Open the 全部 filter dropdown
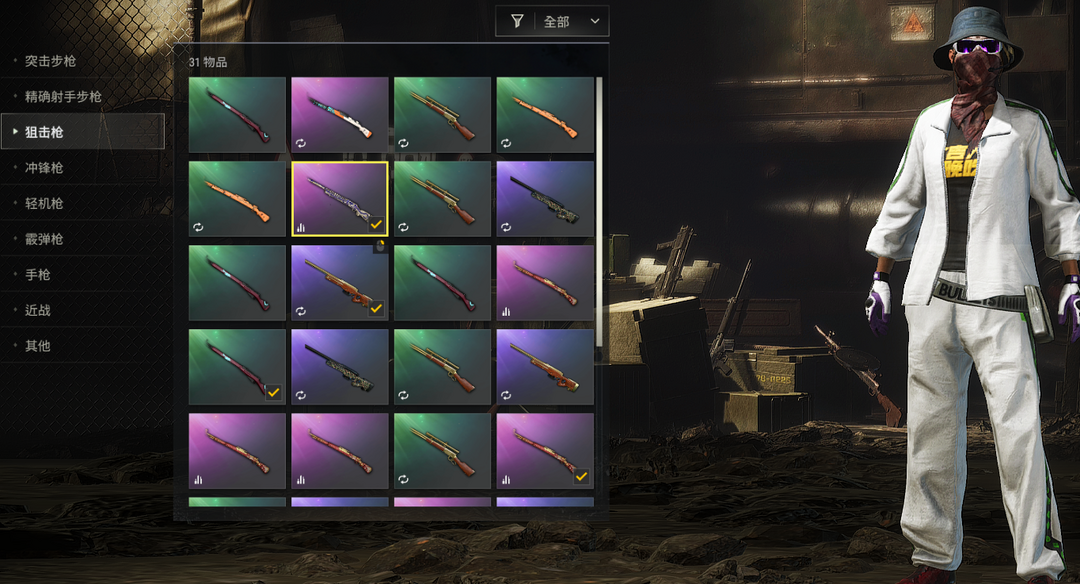 [x=552, y=21]
